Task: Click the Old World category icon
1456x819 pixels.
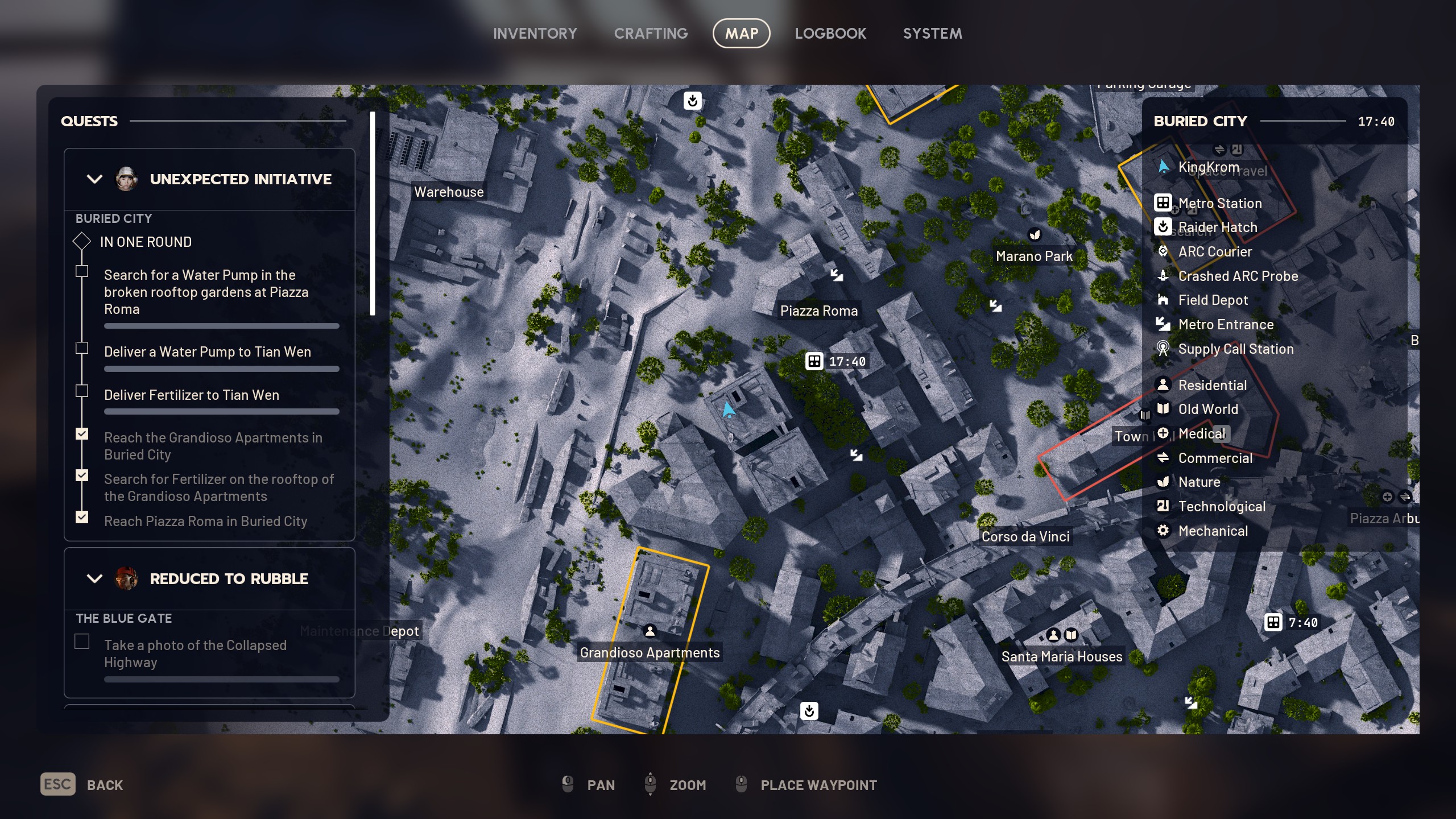Action: click(x=1164, y=409)
